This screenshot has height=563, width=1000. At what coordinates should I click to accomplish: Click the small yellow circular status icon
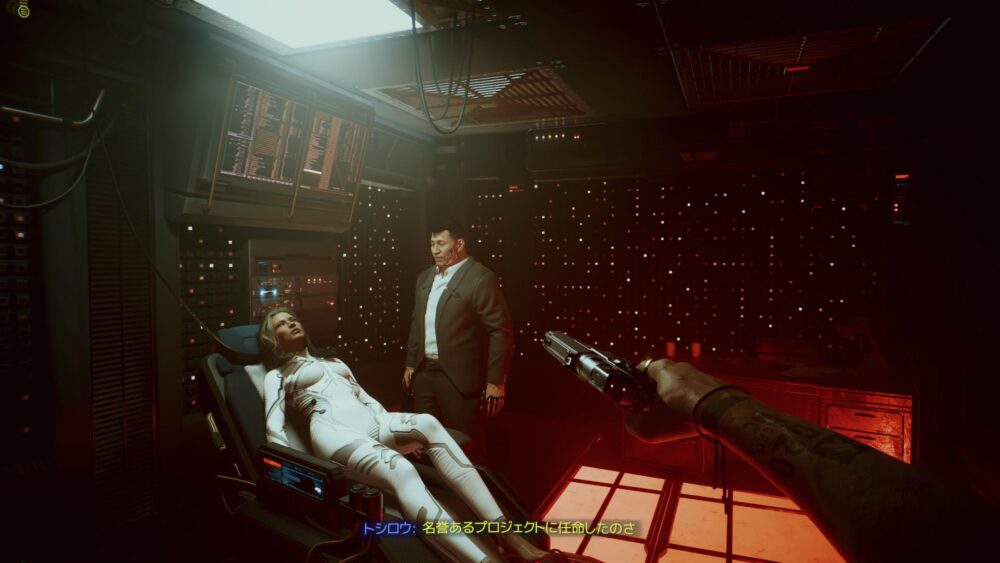click(x=23, y=10)
